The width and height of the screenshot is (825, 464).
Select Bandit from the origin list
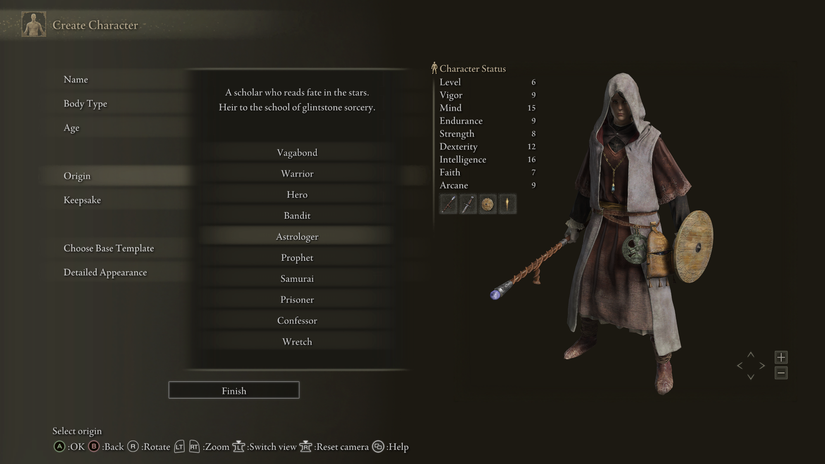[297, 216]
